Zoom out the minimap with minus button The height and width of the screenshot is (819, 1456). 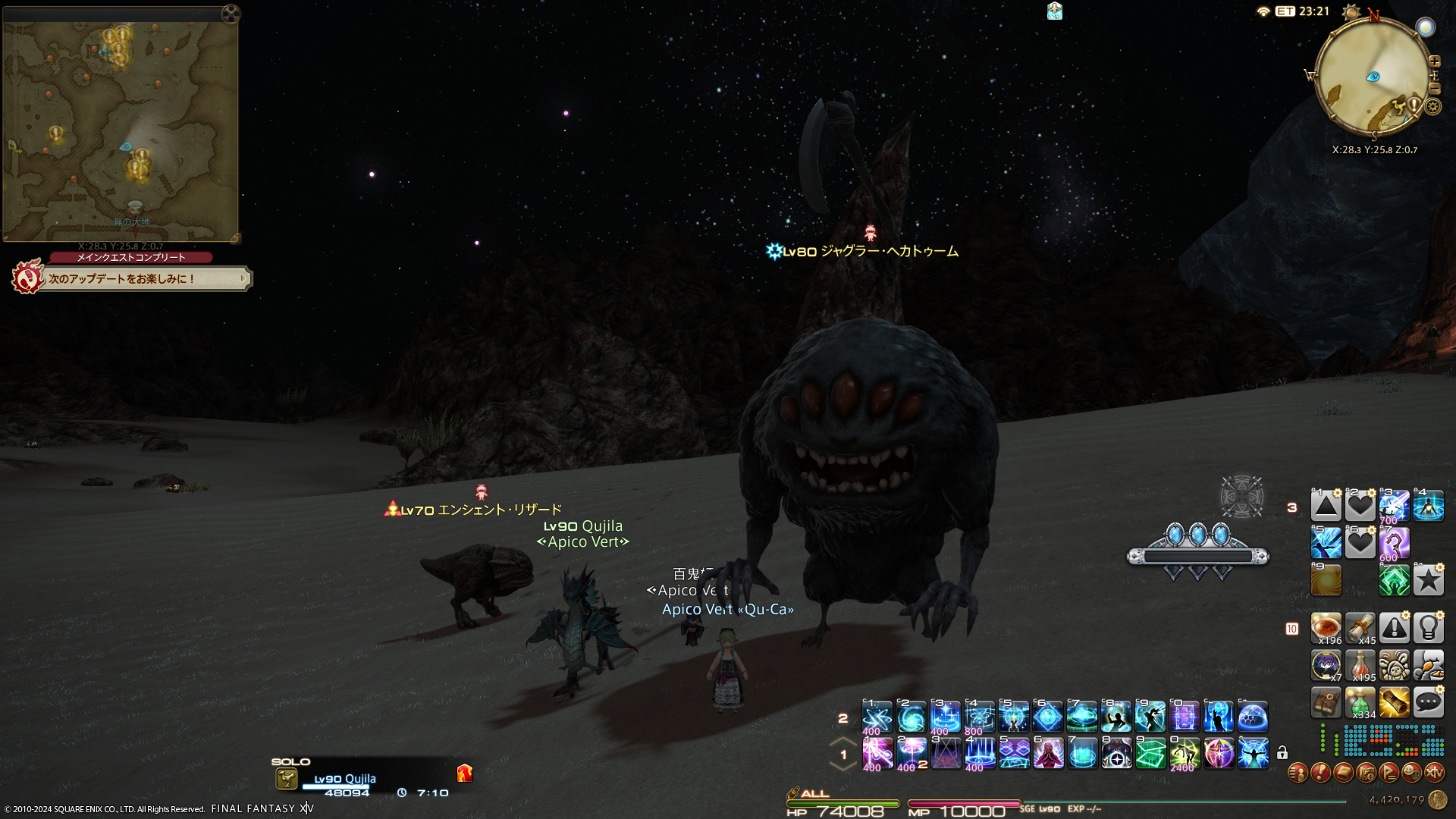point(1434,89)
